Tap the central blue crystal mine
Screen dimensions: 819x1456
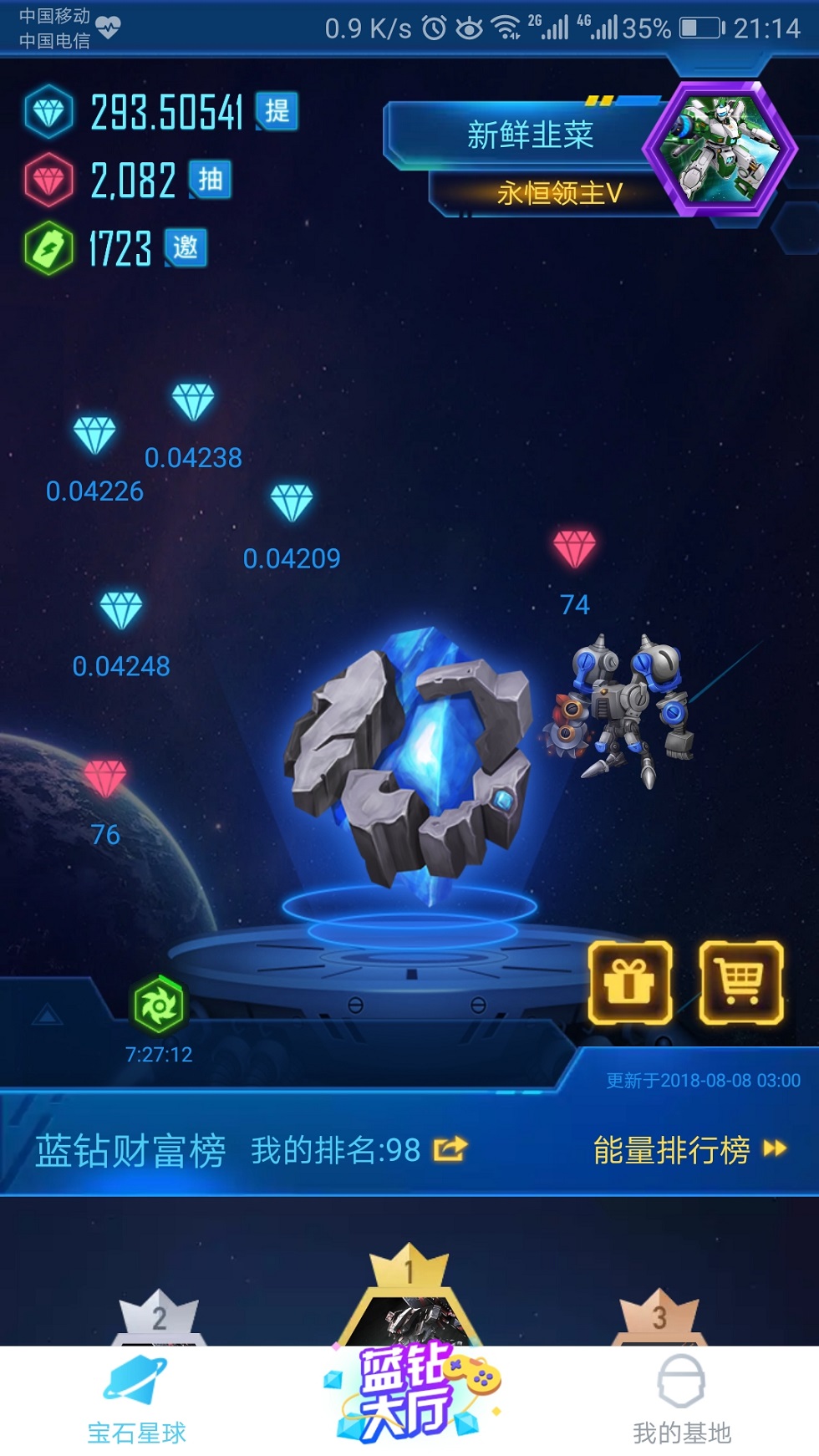[409, 761]
